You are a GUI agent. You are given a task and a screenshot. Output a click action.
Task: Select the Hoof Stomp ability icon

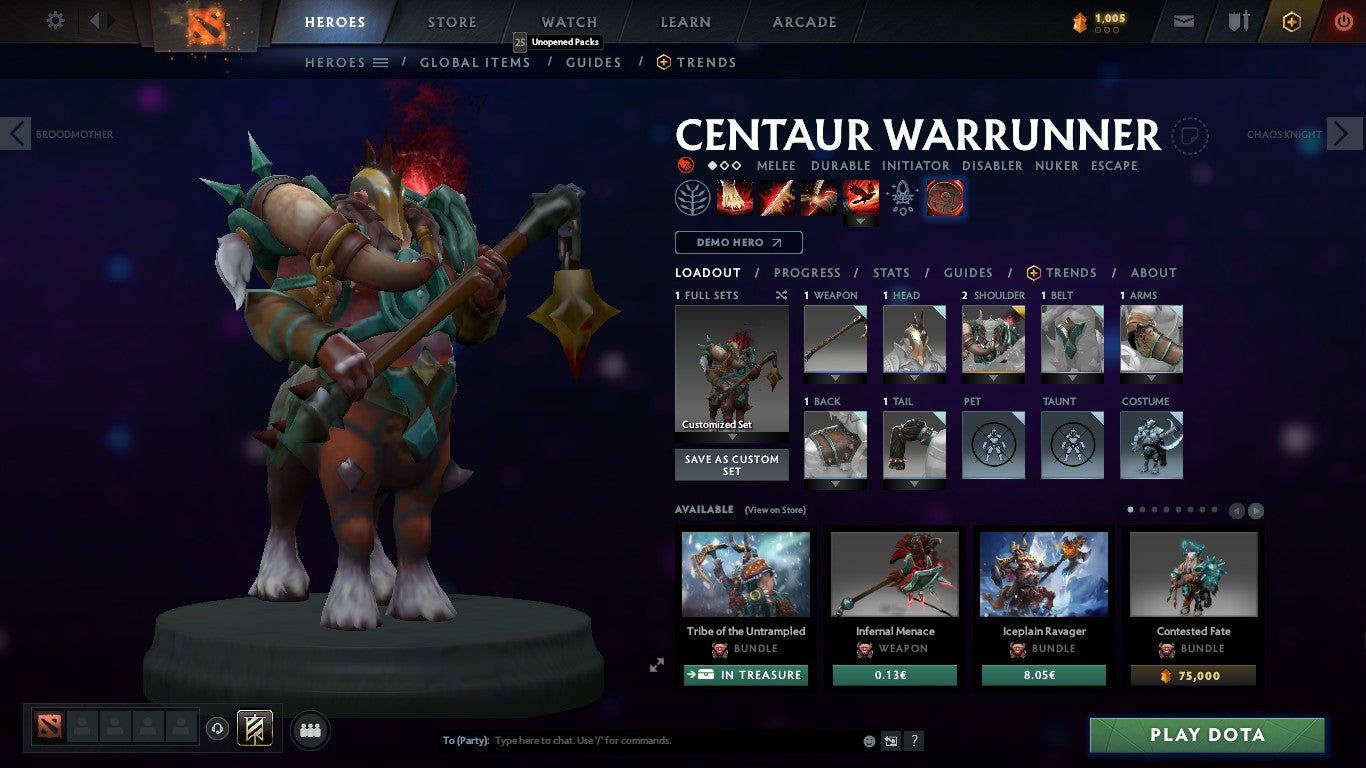tap(735, 197)
